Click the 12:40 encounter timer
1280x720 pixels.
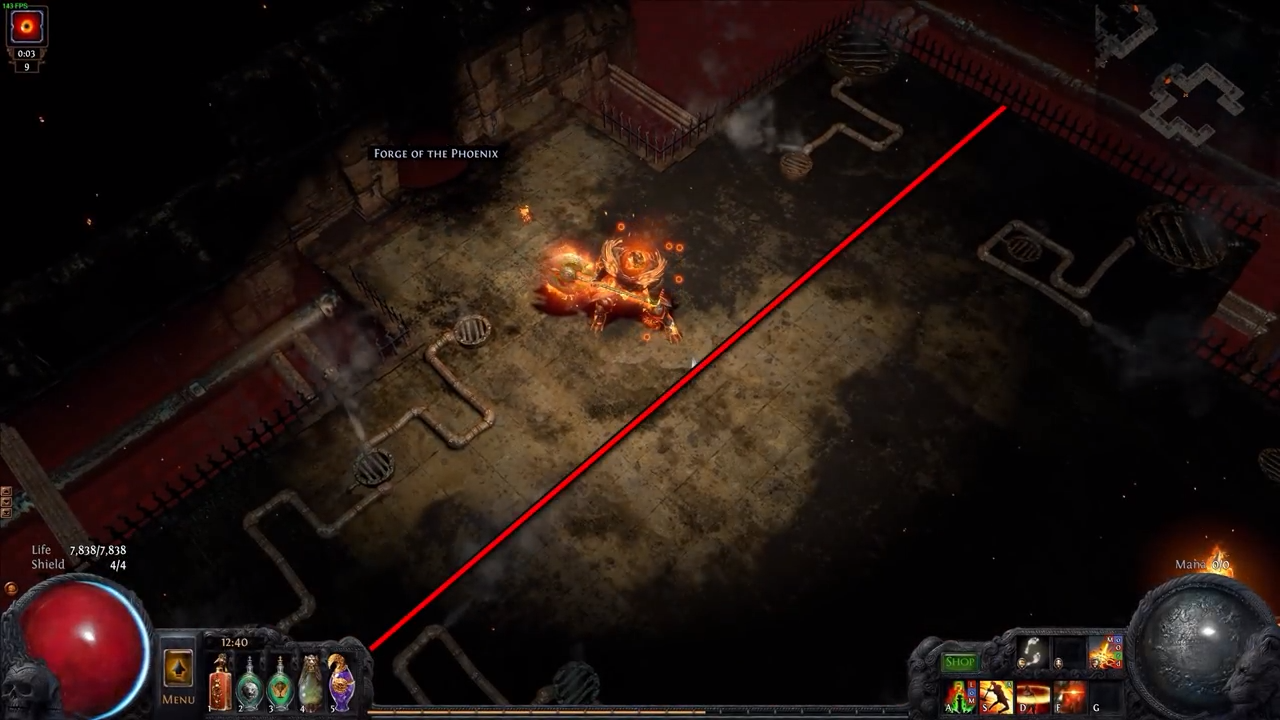click(x=234, y=642)
